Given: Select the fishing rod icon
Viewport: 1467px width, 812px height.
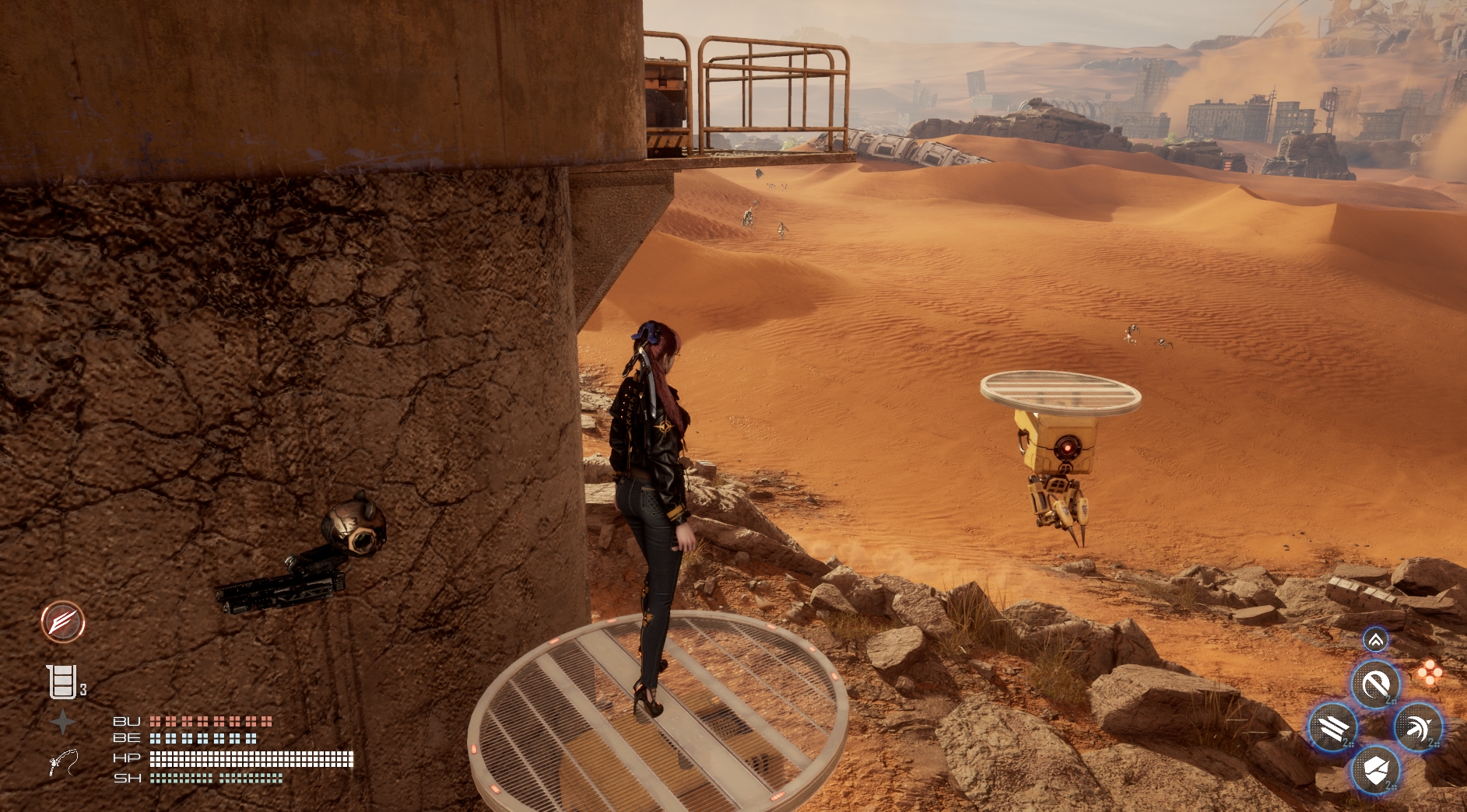Looking at the screenshot, I should [x=63, y=761].
